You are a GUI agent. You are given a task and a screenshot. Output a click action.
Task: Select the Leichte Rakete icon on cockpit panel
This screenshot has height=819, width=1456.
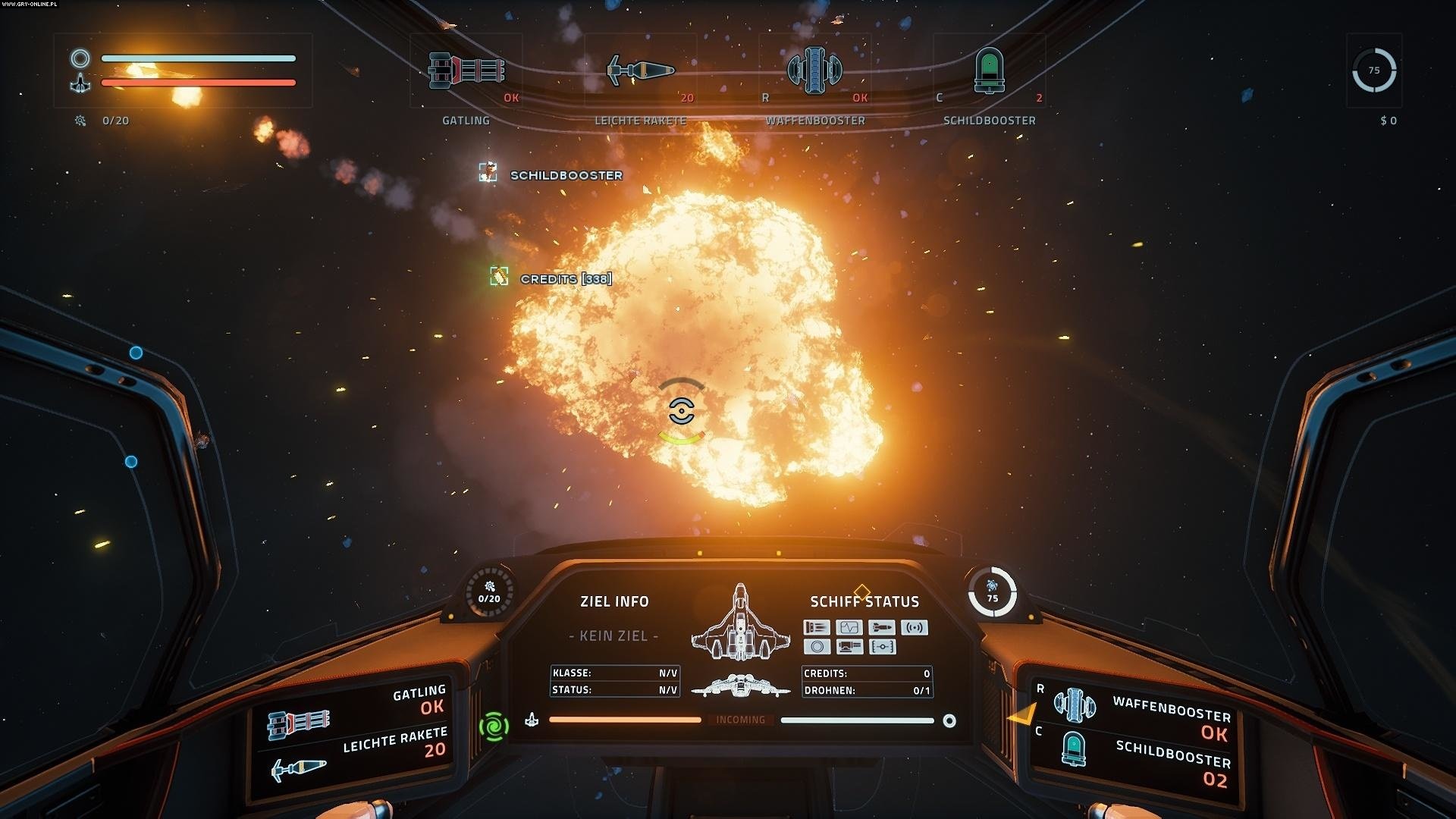298,770
